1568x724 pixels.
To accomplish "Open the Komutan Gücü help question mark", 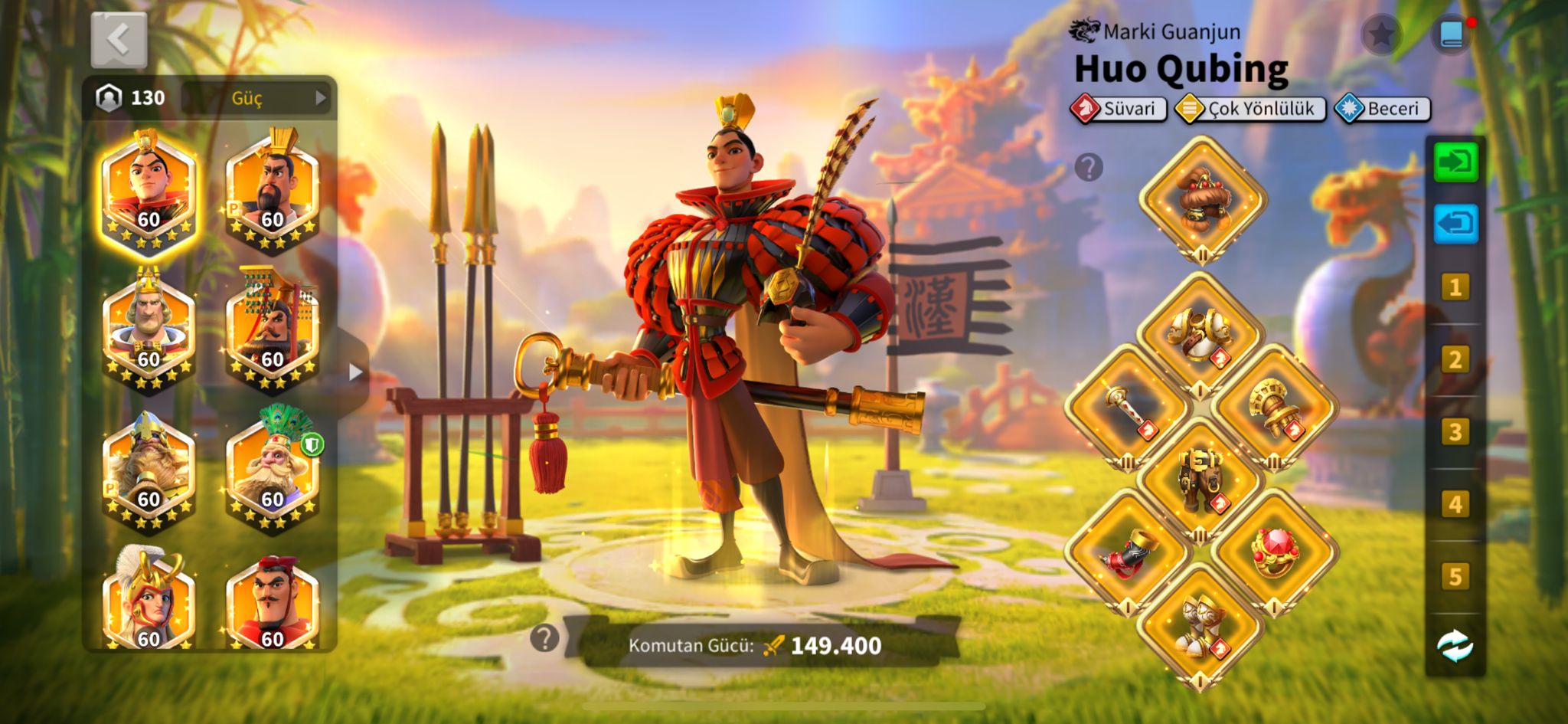I will click(x=544, y=637).
